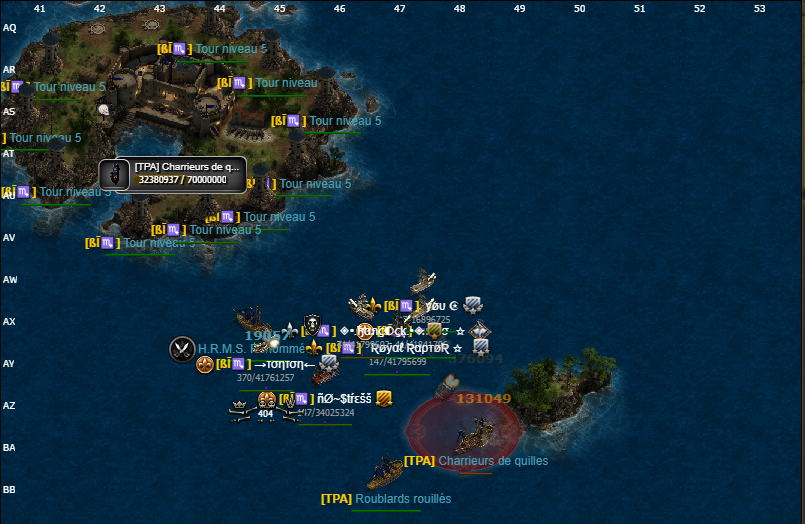Click the crossed swords icon beside H.R.M.S. Renommé
The image size is (805, 524).
click(182, 349)
